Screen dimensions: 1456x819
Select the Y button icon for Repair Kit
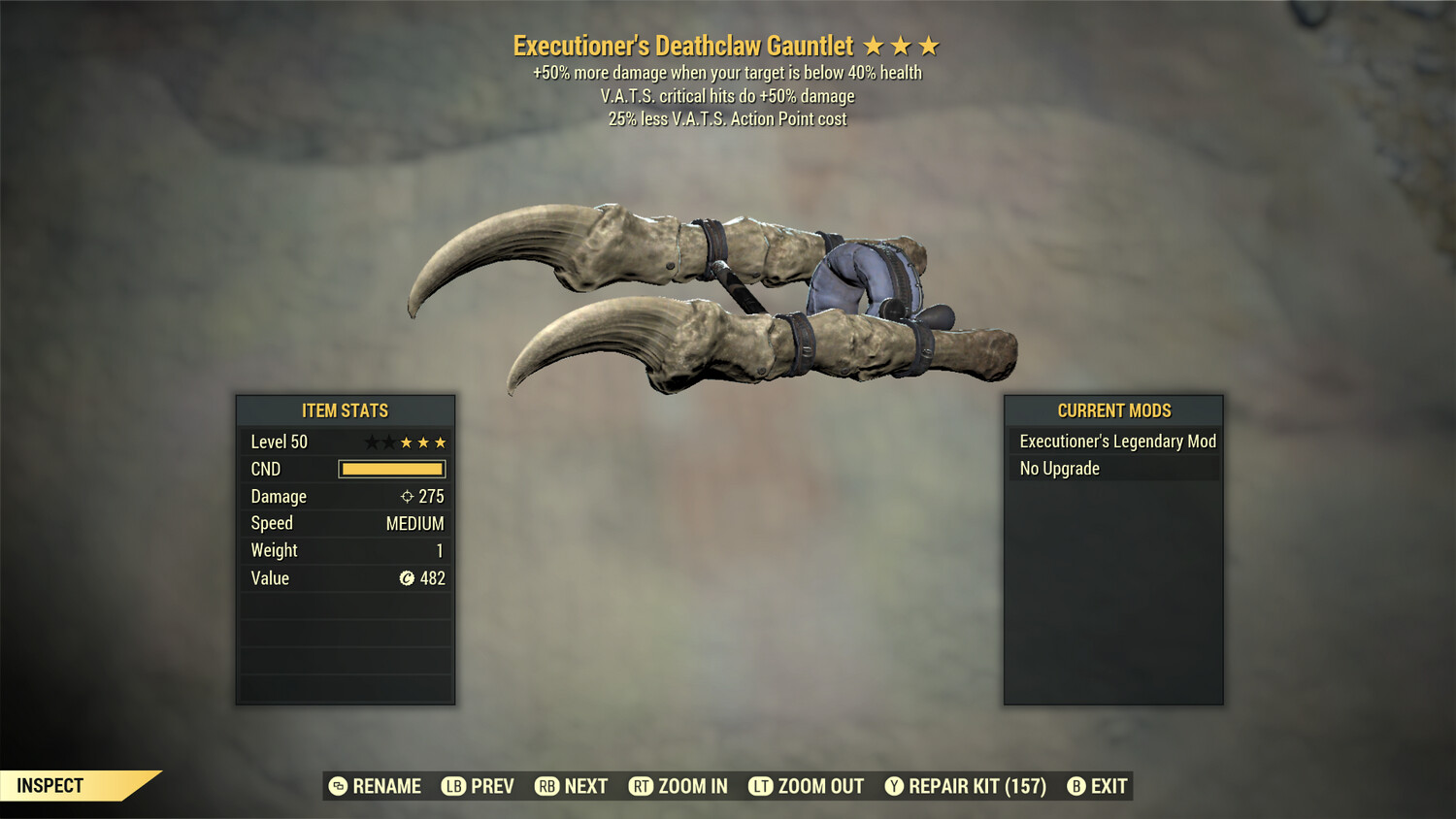tap(894, 786)
